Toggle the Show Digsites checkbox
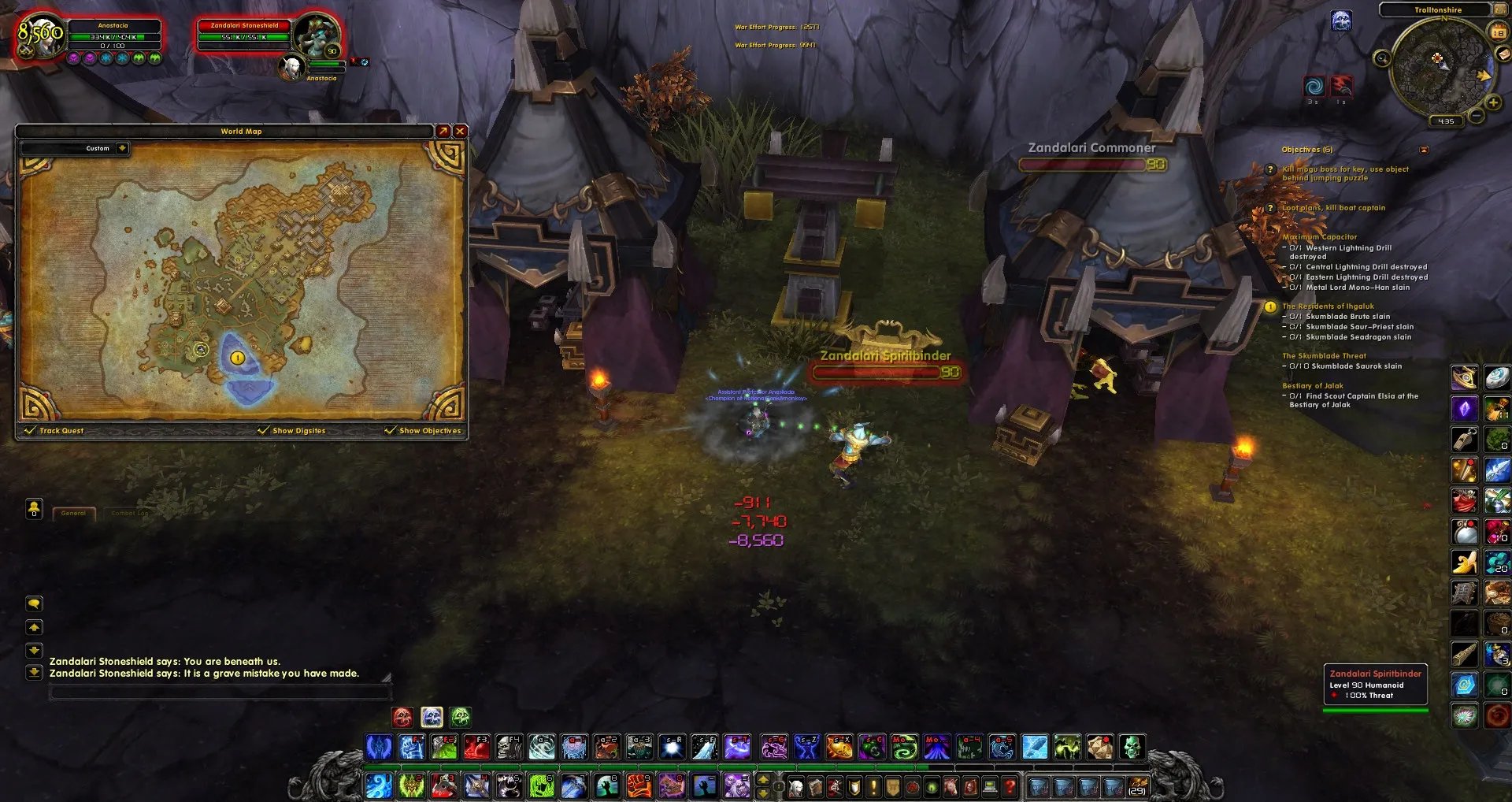The width and height of the screenshot is (1512, 802). (x=263, y=430)
